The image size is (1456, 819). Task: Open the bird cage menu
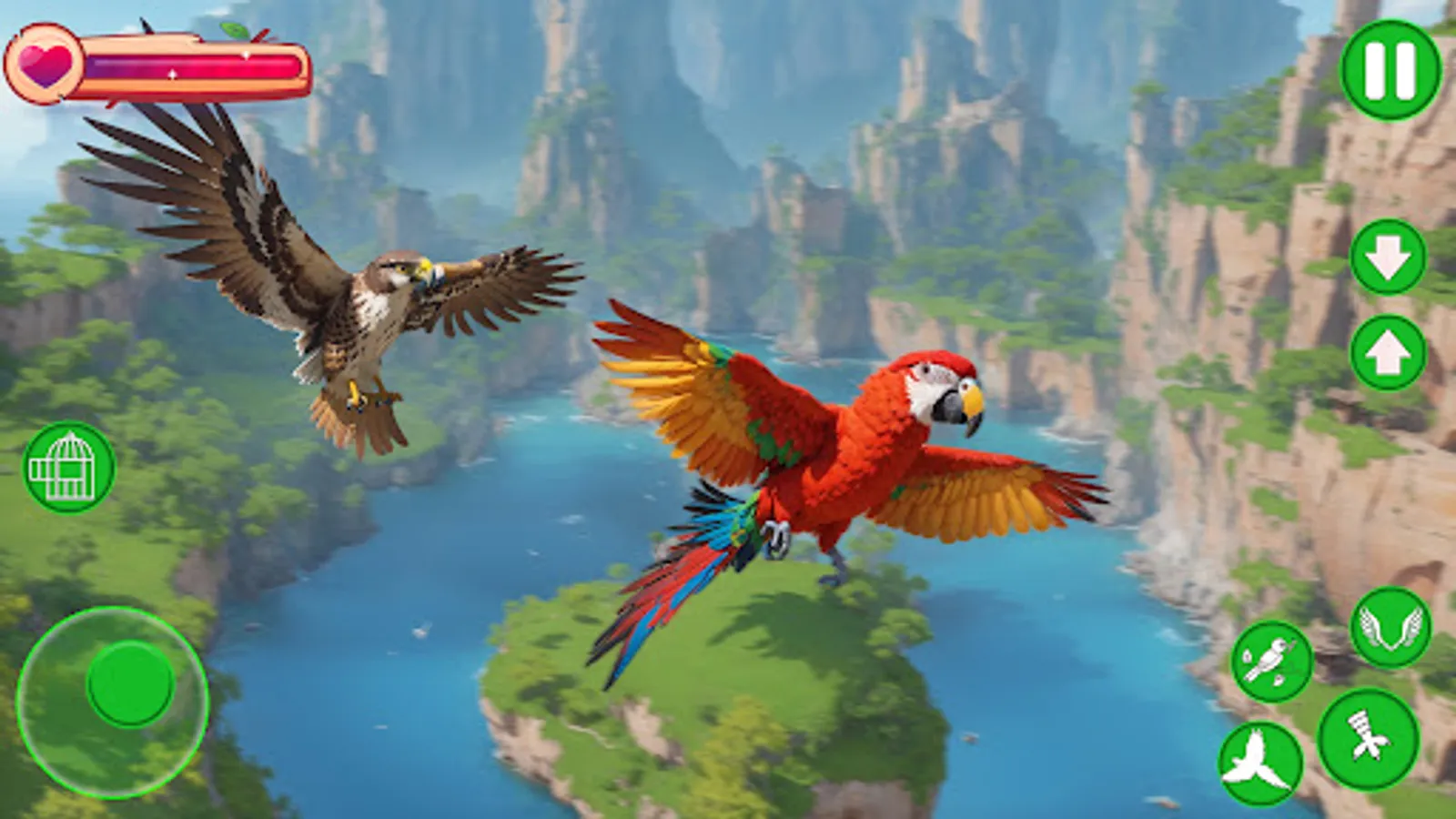pos(68,467)
